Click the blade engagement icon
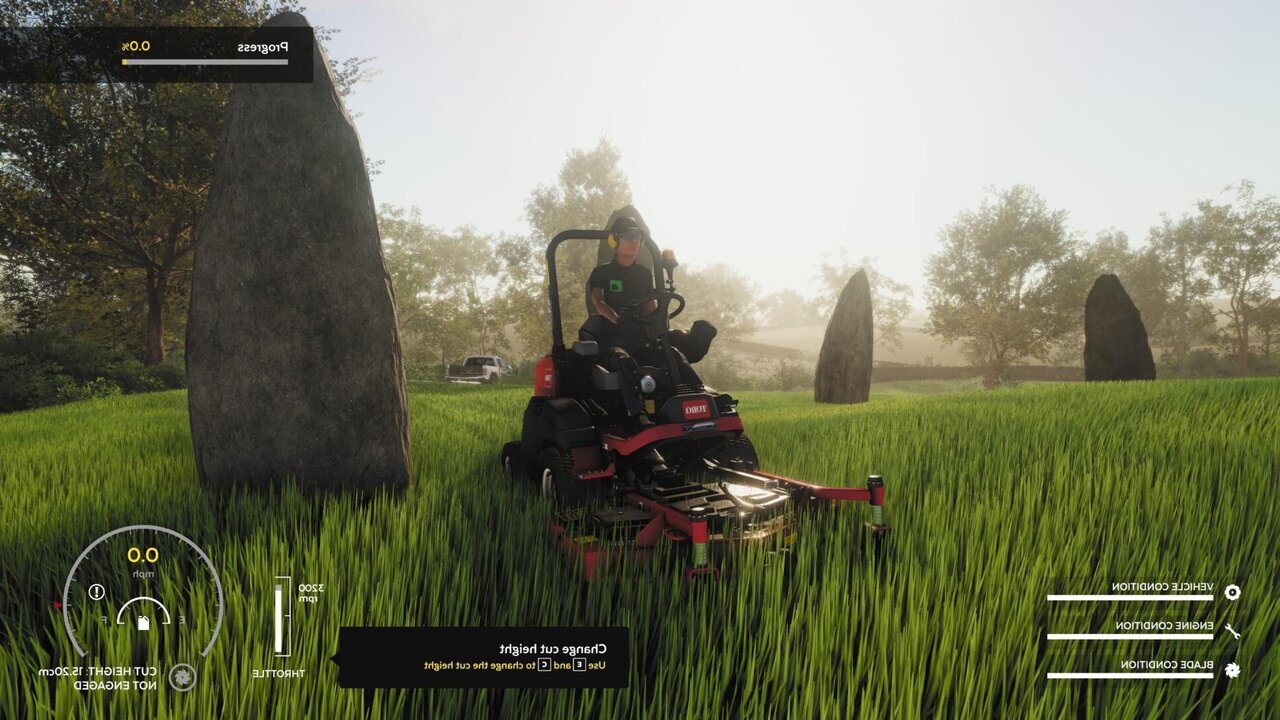 [182, 677]
